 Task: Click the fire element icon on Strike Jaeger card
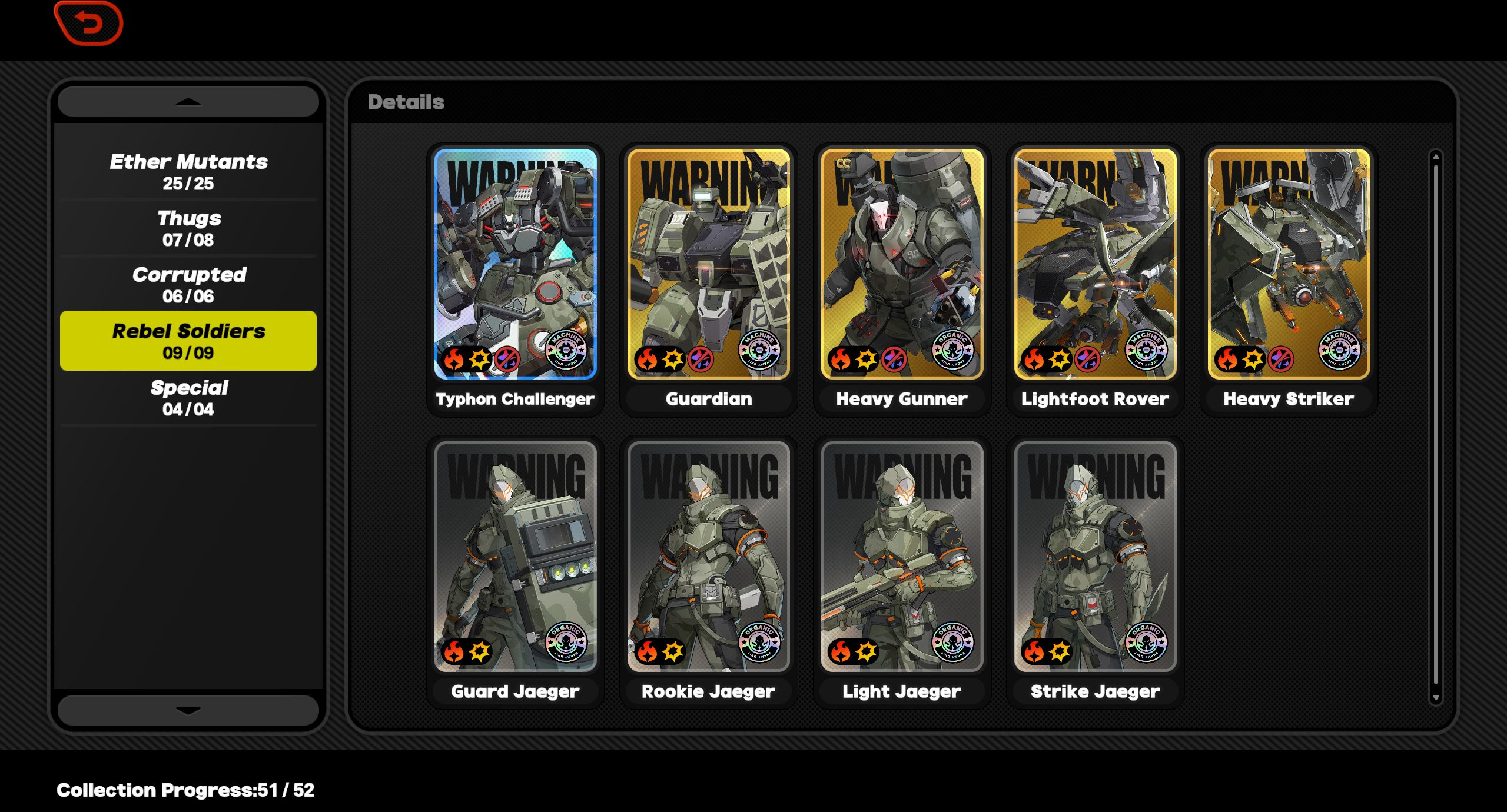pos(1033,650)
